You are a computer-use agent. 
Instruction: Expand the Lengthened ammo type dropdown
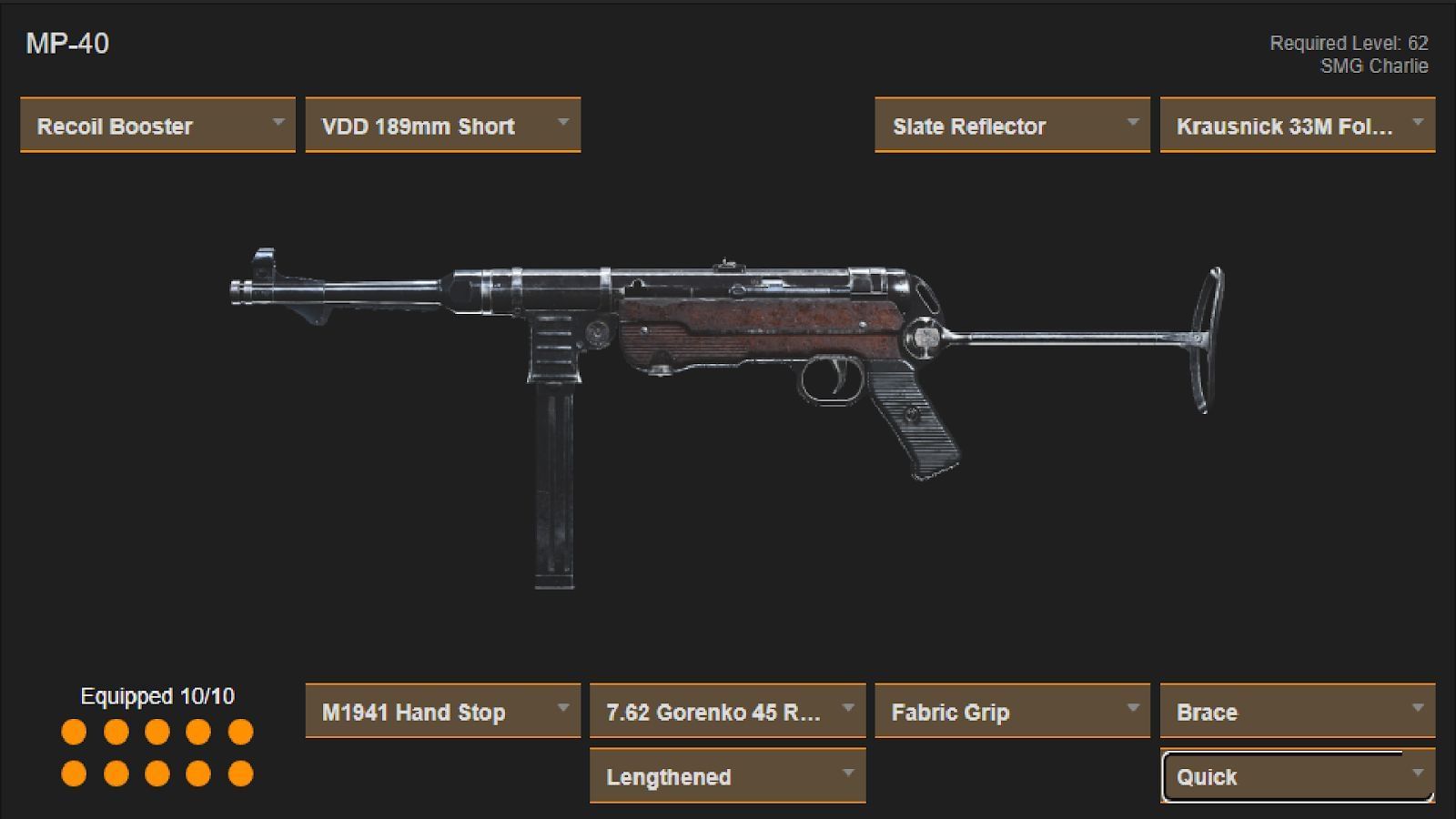(x=727, y=777)
